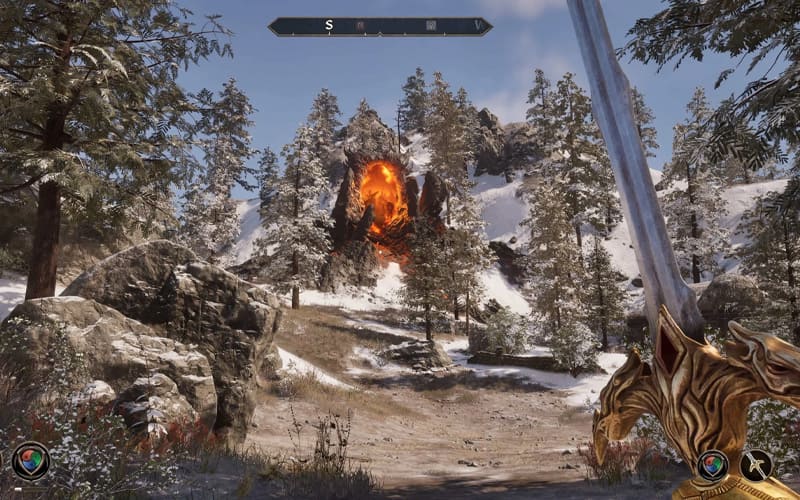Screen dimensions: 800x500
Task: Click the compass bar showing the S heading
Action: coord(380,26)
